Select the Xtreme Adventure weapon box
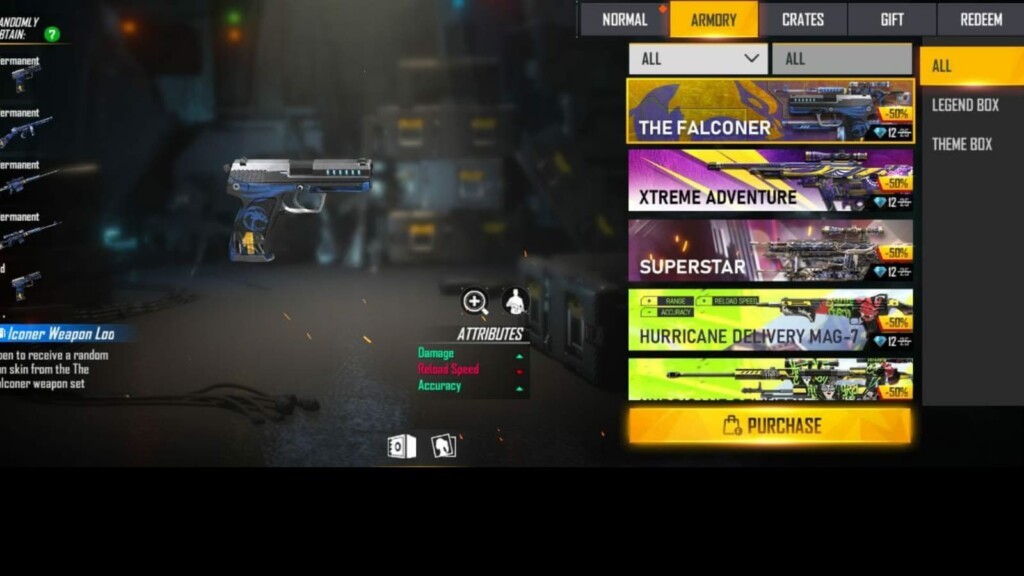The height and width of the screenshot is (576, 1024). (770, 181)
